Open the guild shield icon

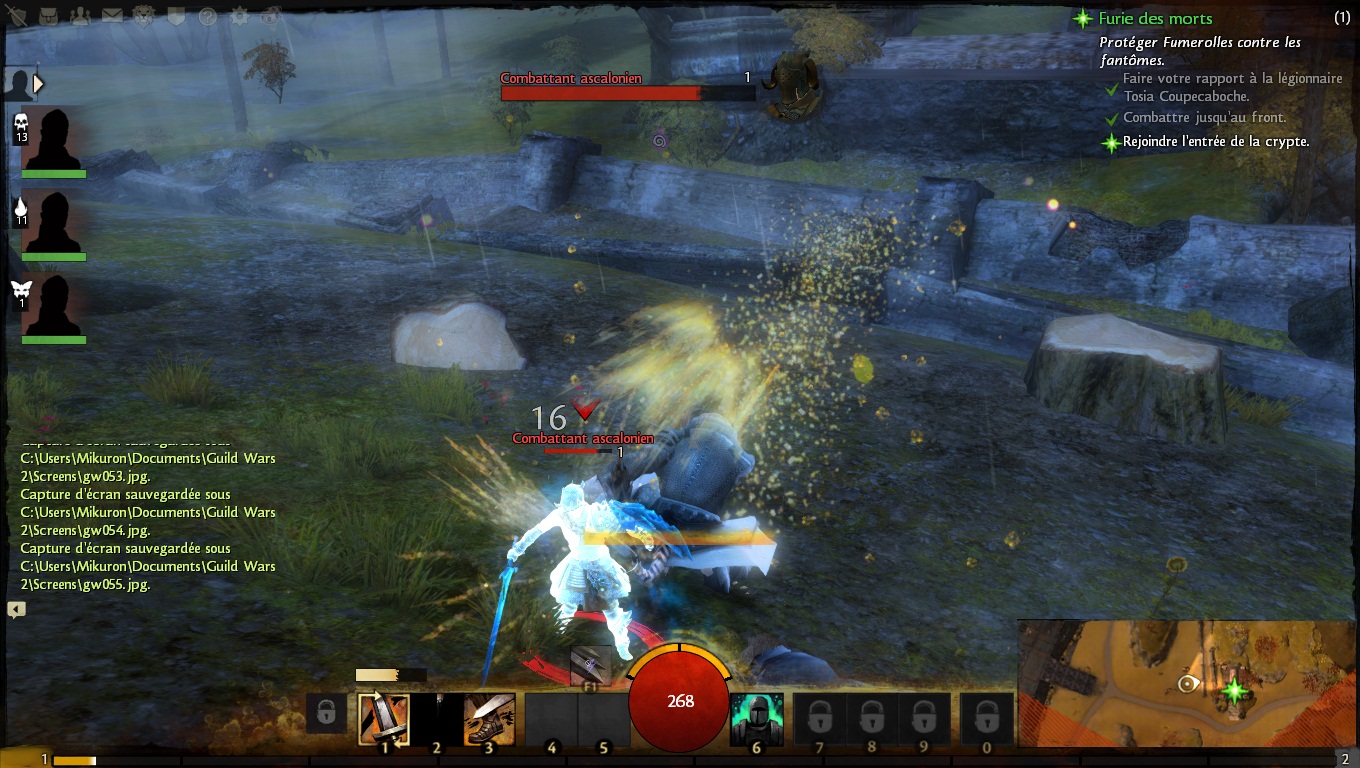pyautogui.click(x=176, y=16)
